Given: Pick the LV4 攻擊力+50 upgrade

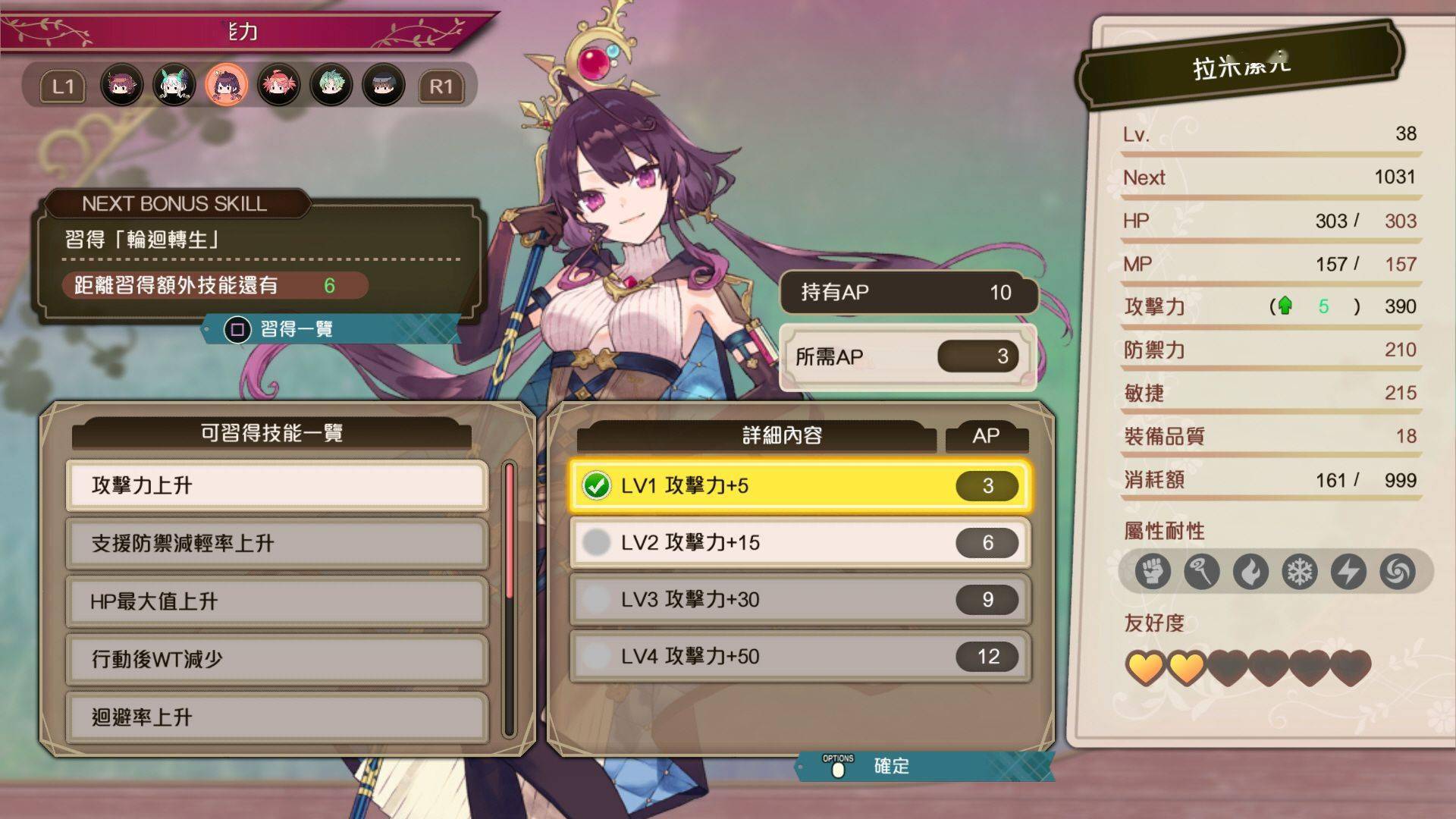Looking at the screenshot, I should [x=800, y=656].
